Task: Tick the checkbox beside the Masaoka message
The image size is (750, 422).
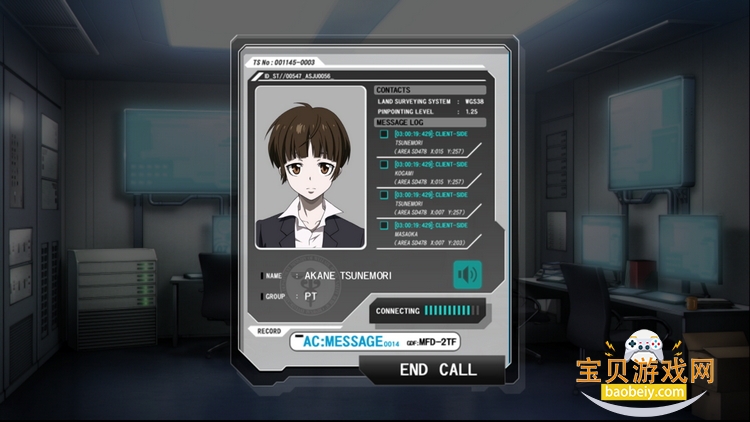Action: pyautogui.click(x=384, y=225)
